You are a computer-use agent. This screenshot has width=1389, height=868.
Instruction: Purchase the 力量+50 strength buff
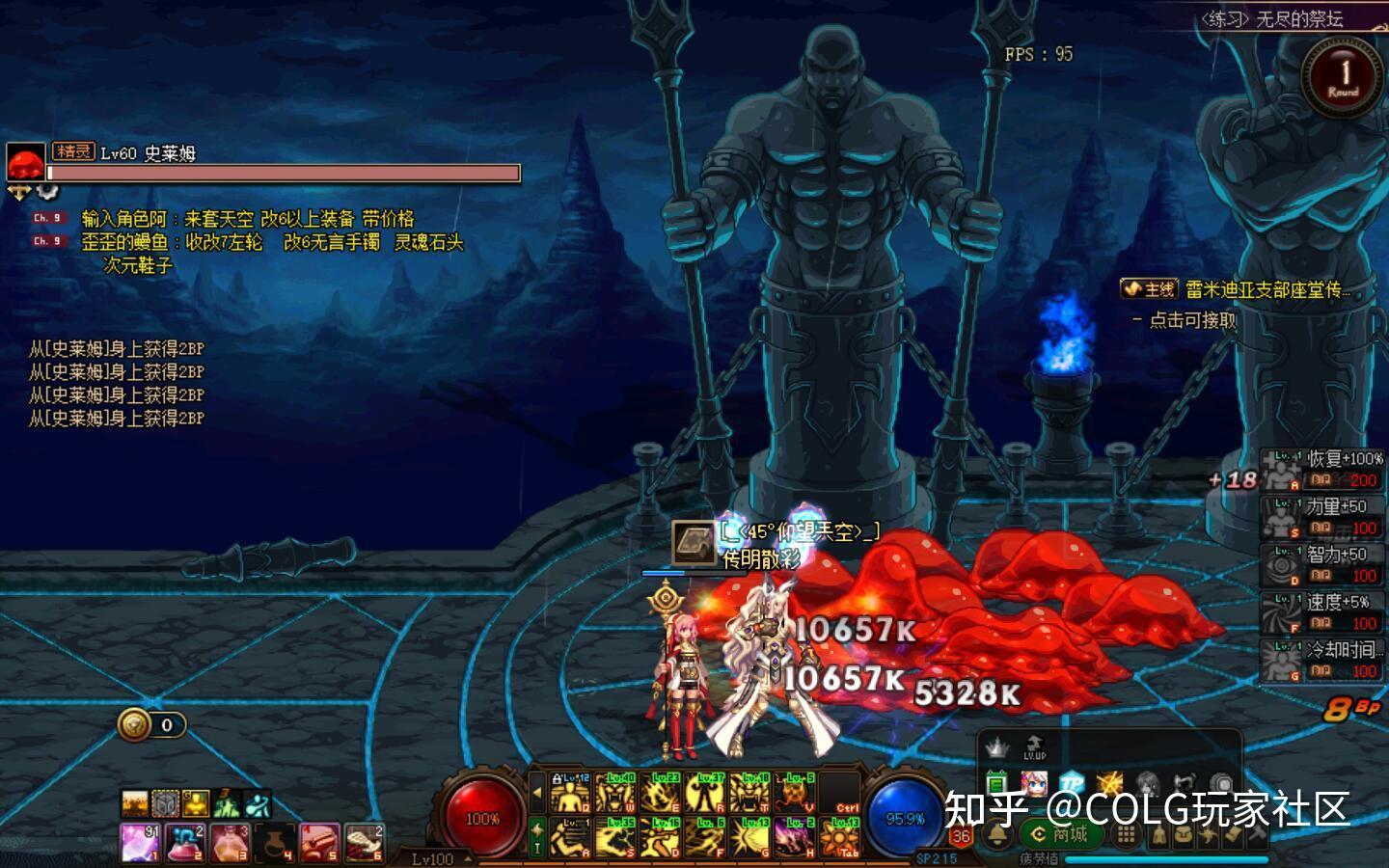1321,517
